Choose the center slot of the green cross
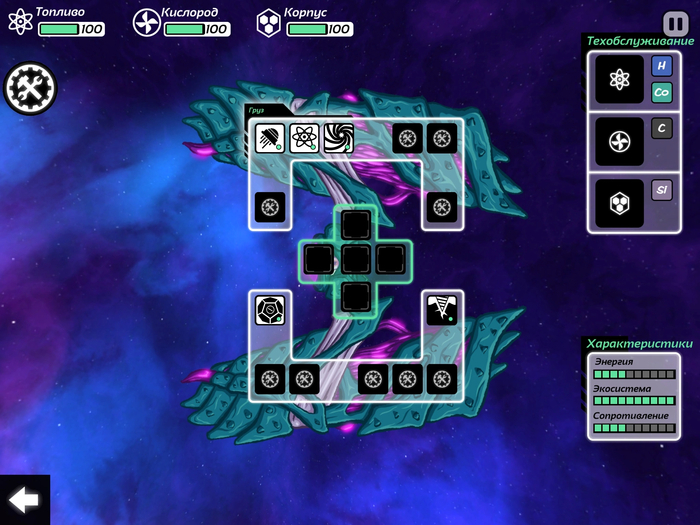700x525 pixels. 356,259
